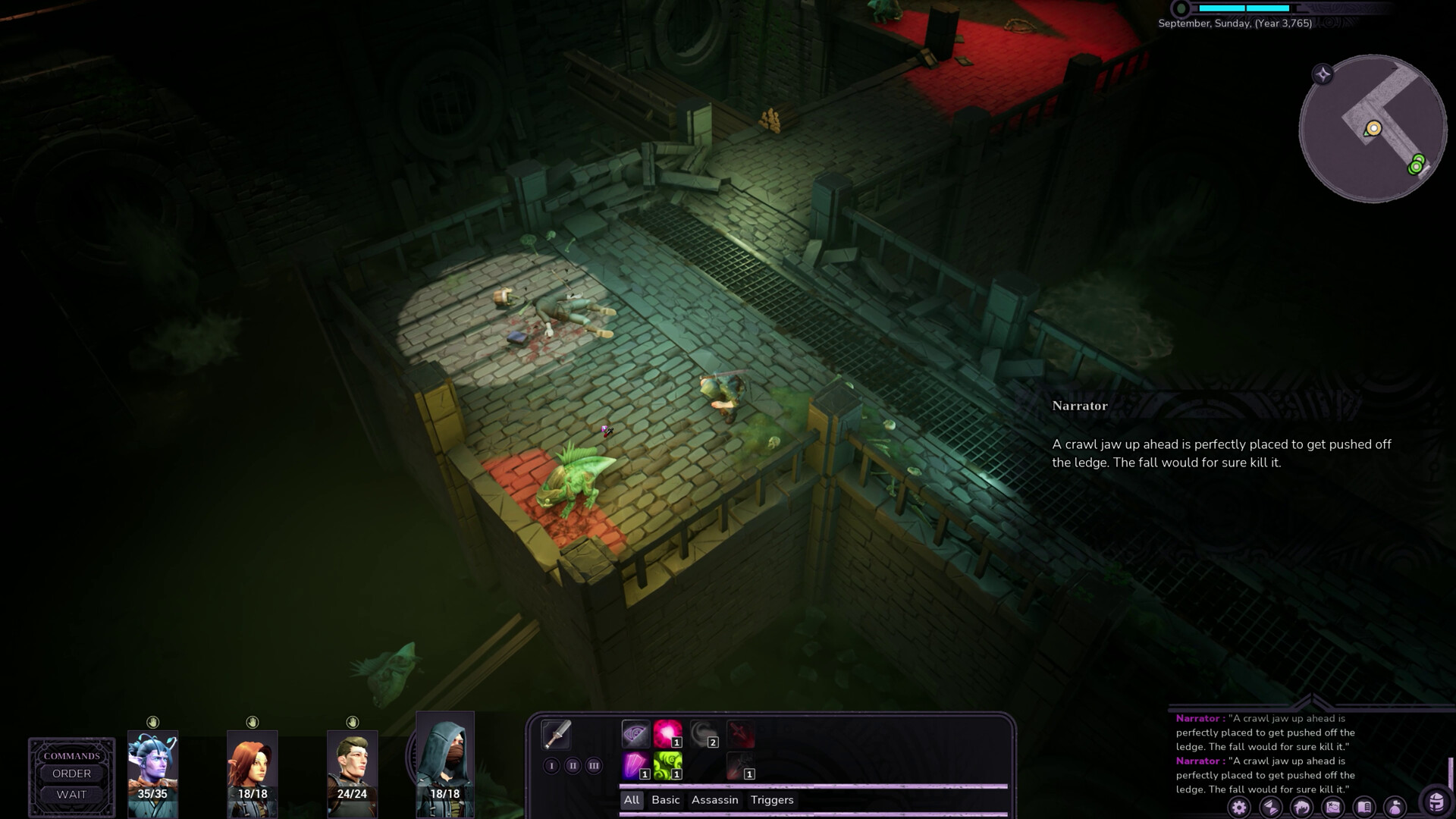The image size is (1456, 819).
Task: Switch to the Assassin abilities tab
Action: (714, 800)
